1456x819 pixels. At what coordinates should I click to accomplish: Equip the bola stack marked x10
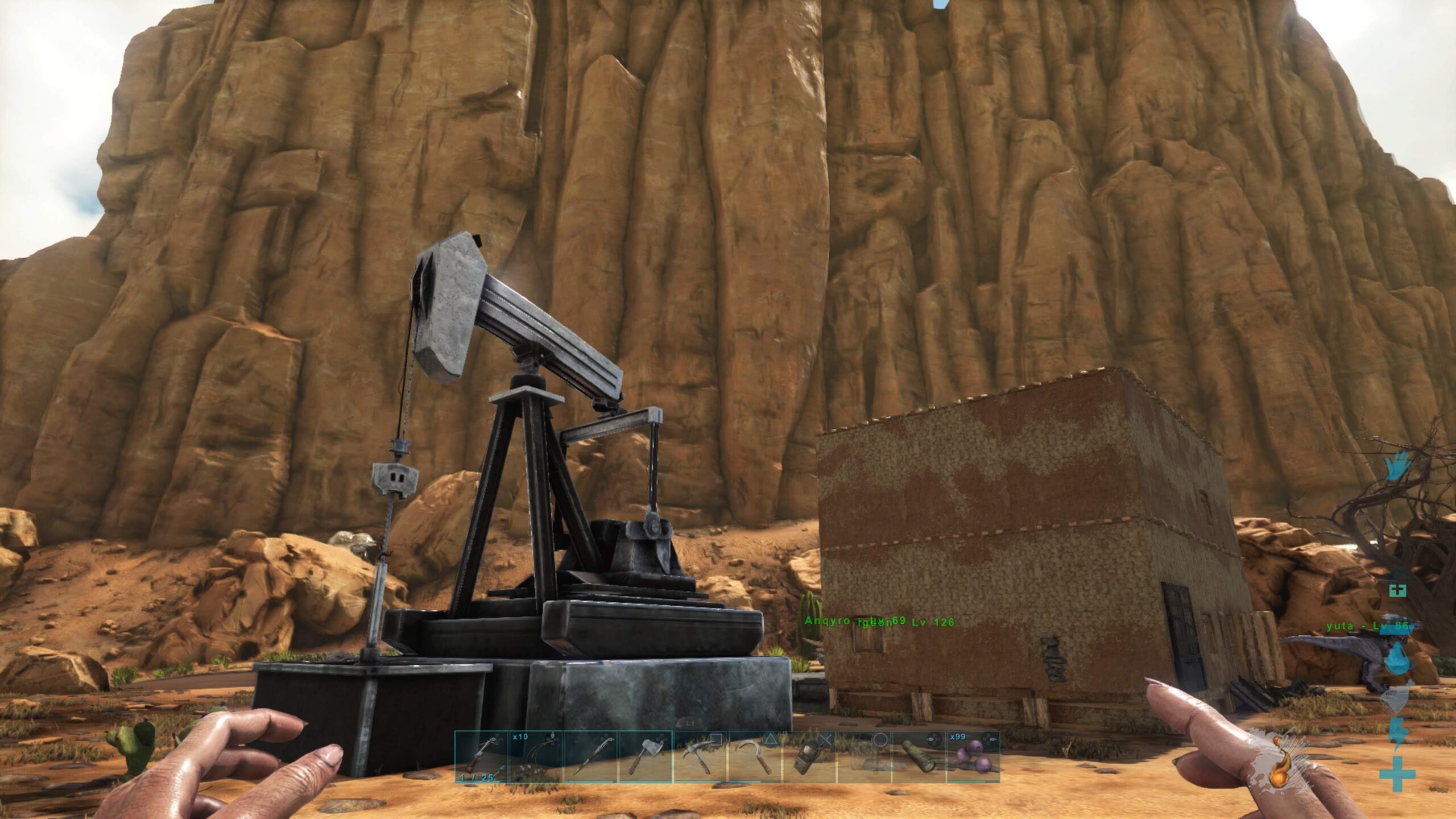pos(535,756)
